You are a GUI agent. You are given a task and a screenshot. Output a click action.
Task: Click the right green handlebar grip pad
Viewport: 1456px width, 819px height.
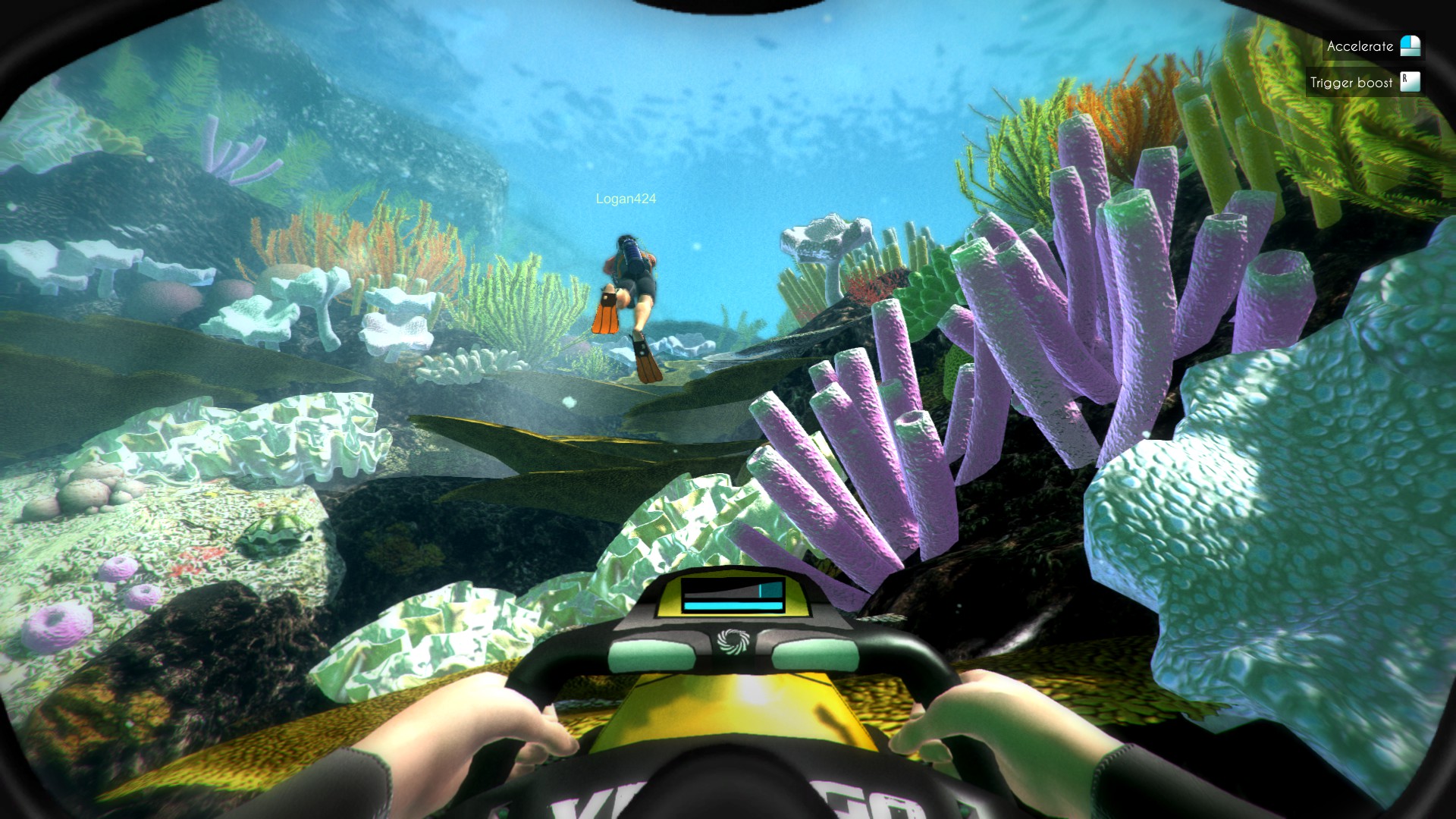point(816,654)
